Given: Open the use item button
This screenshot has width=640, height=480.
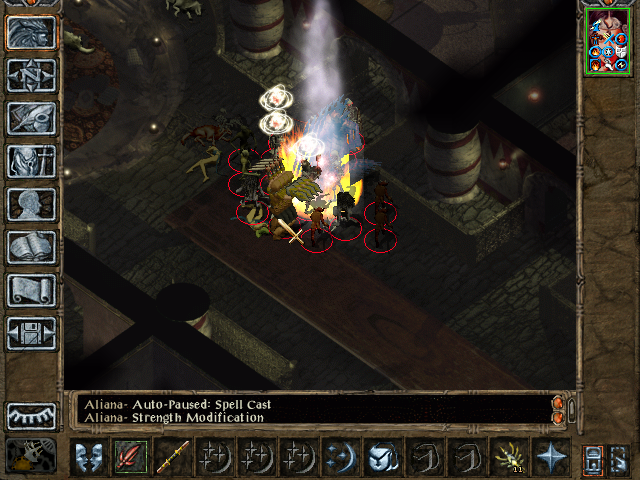Looking at the screenshot, I should [x=381, y=457].
